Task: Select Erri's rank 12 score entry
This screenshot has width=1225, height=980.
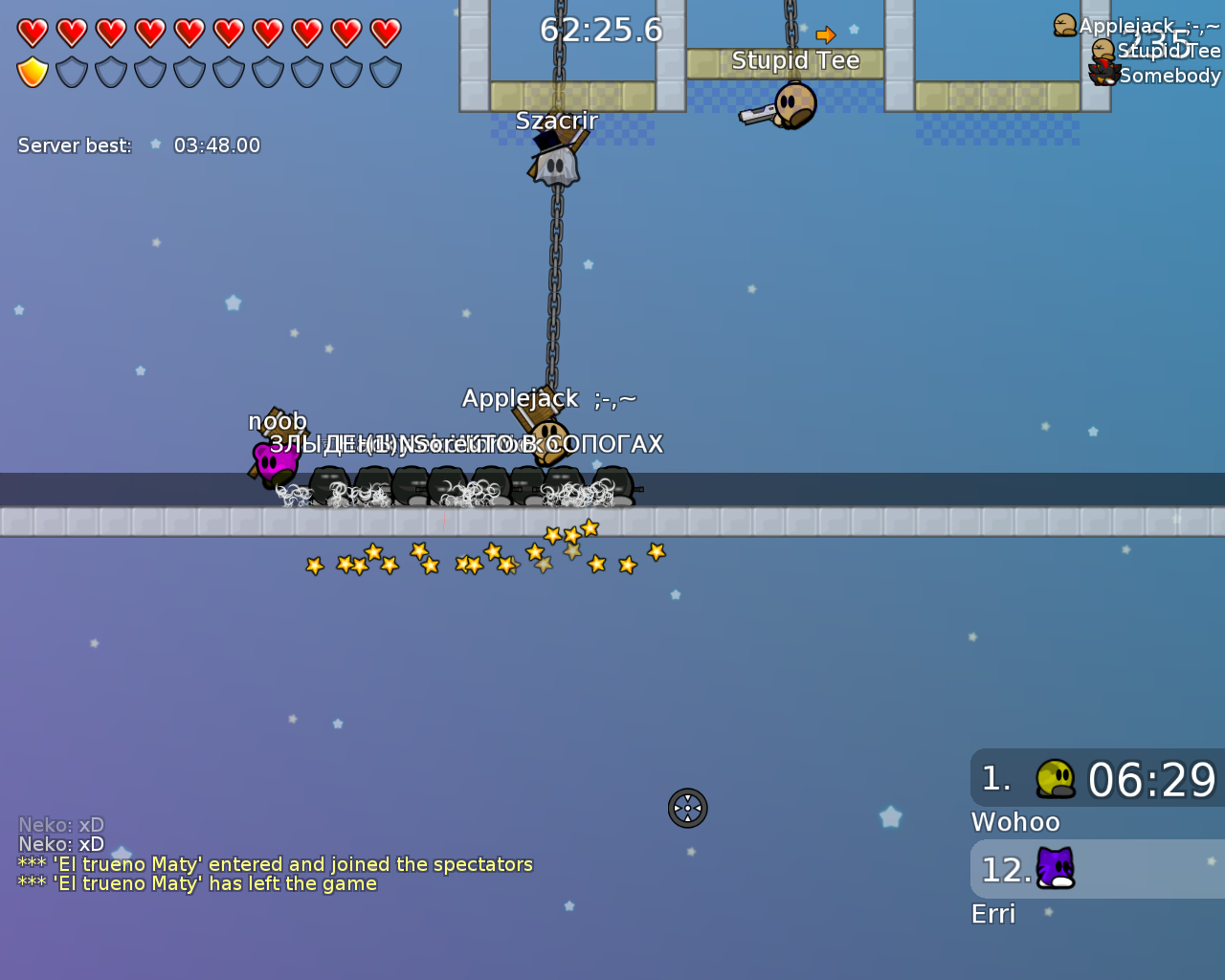Action: coord(1097,869)
